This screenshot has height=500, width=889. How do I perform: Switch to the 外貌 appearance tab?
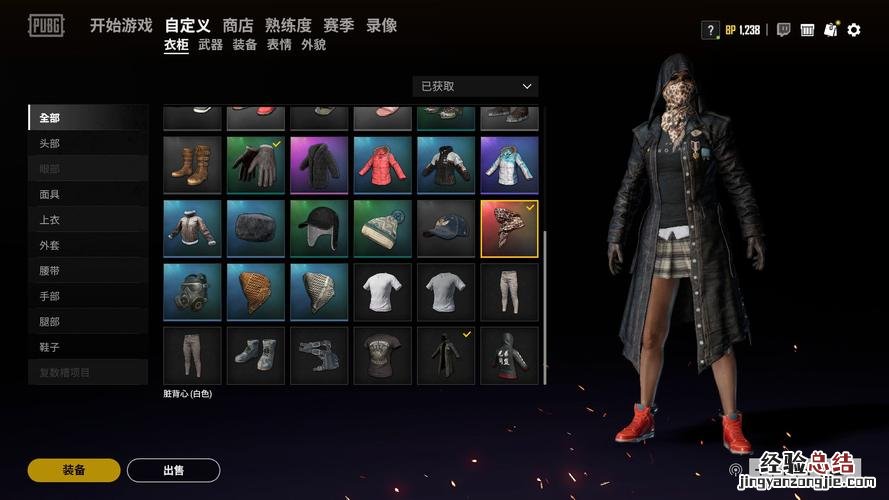click(x=313, y=45)
